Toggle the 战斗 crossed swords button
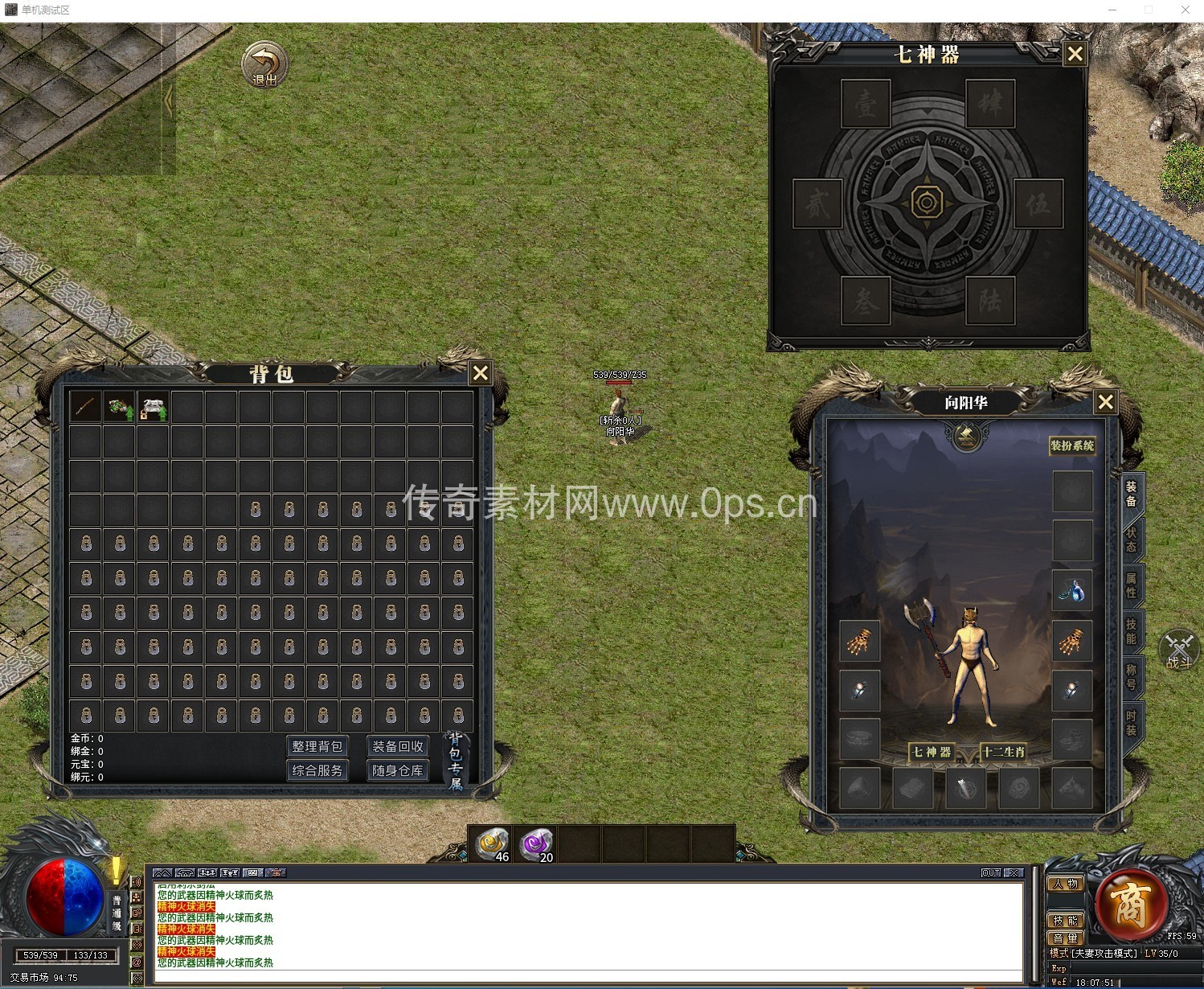This screenshot has height=989, width=1204. pos(1178,650)
